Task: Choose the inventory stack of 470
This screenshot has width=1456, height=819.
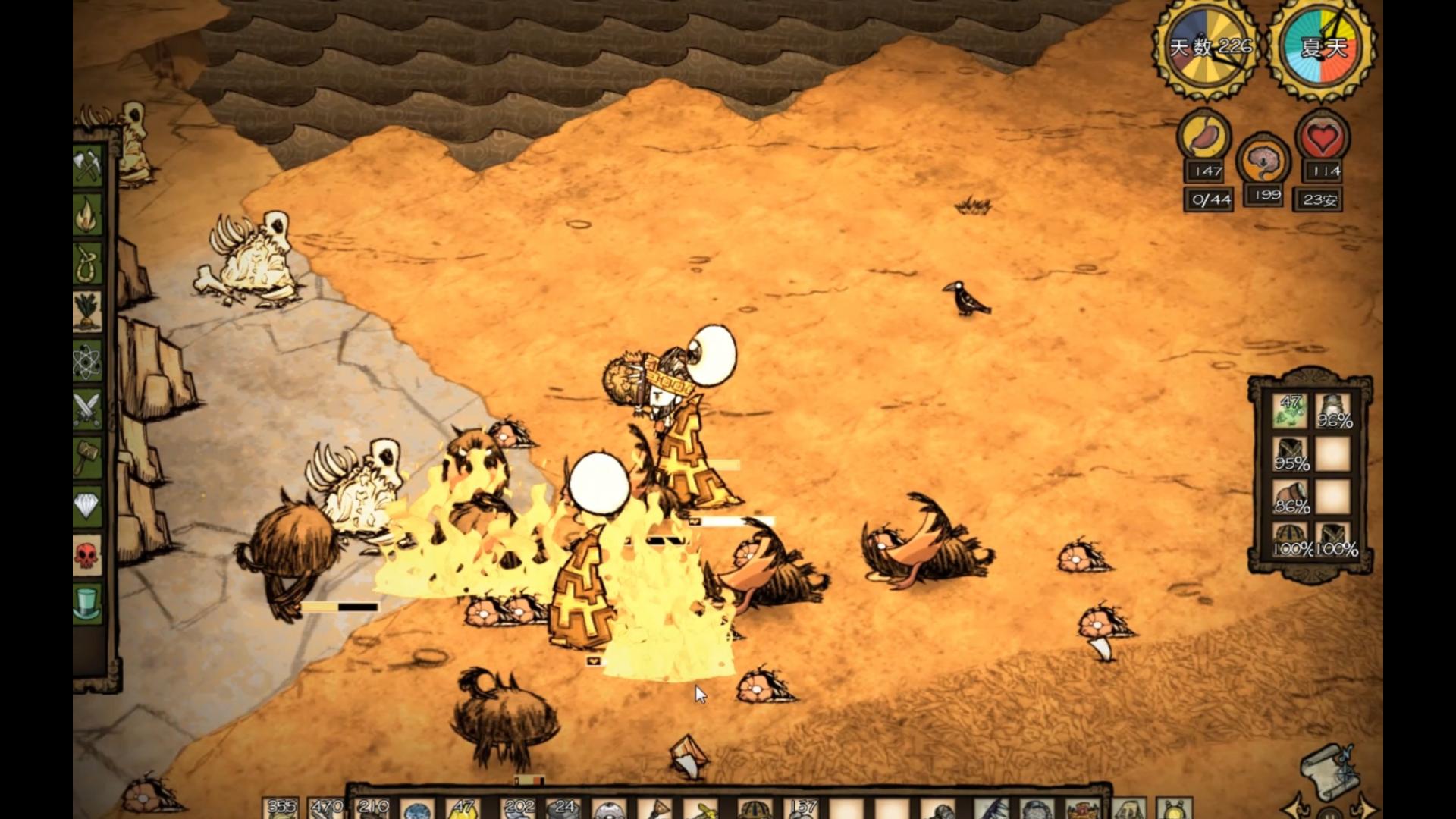Action: [x=327, y=808]
